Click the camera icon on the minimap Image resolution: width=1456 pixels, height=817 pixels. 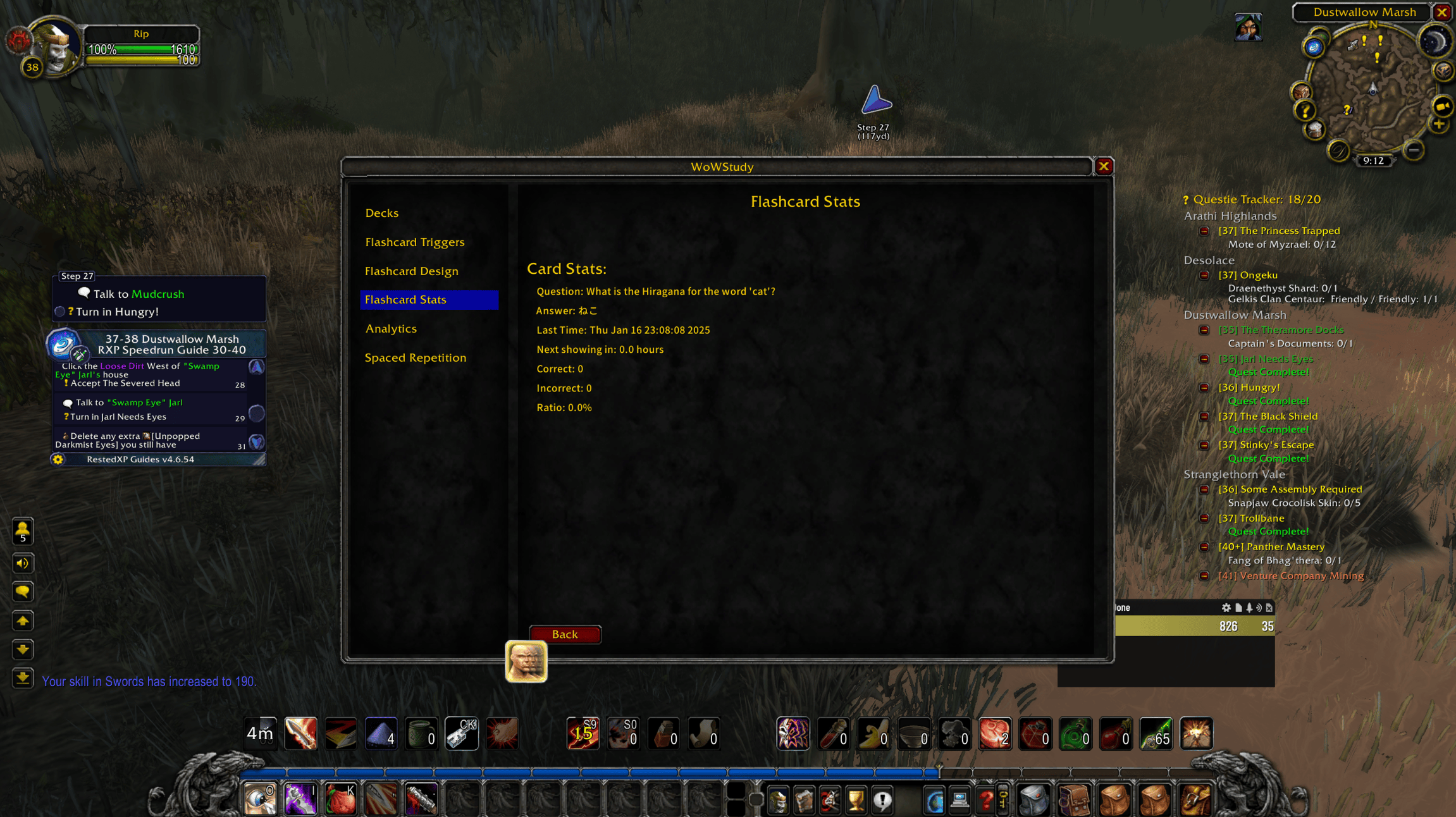(1443, 107)
